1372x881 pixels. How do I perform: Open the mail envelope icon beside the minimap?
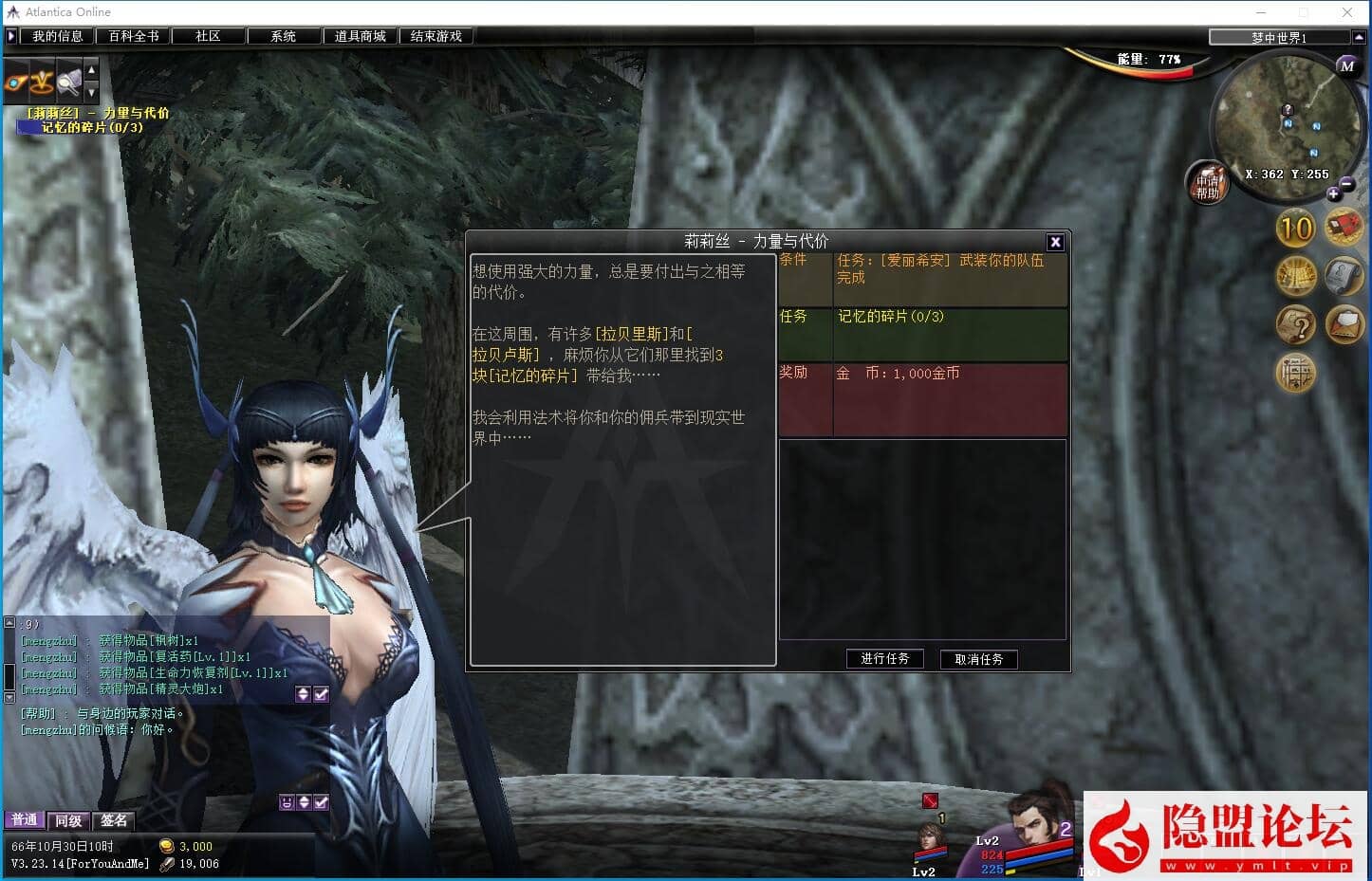(1345, 324)
